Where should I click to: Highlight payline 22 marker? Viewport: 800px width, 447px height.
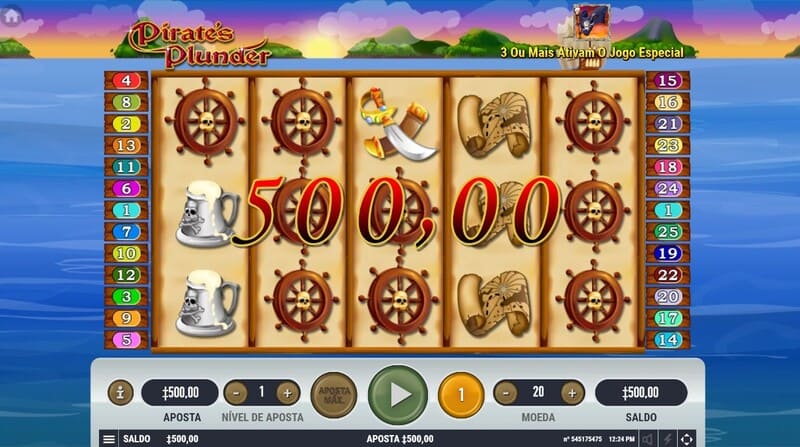[668, 275]
